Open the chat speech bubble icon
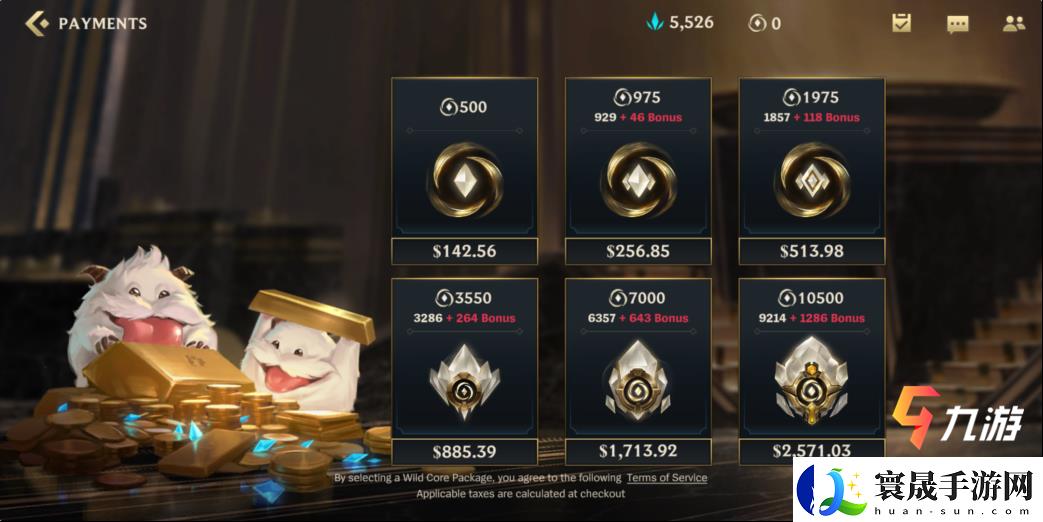 tap(958, 23)
